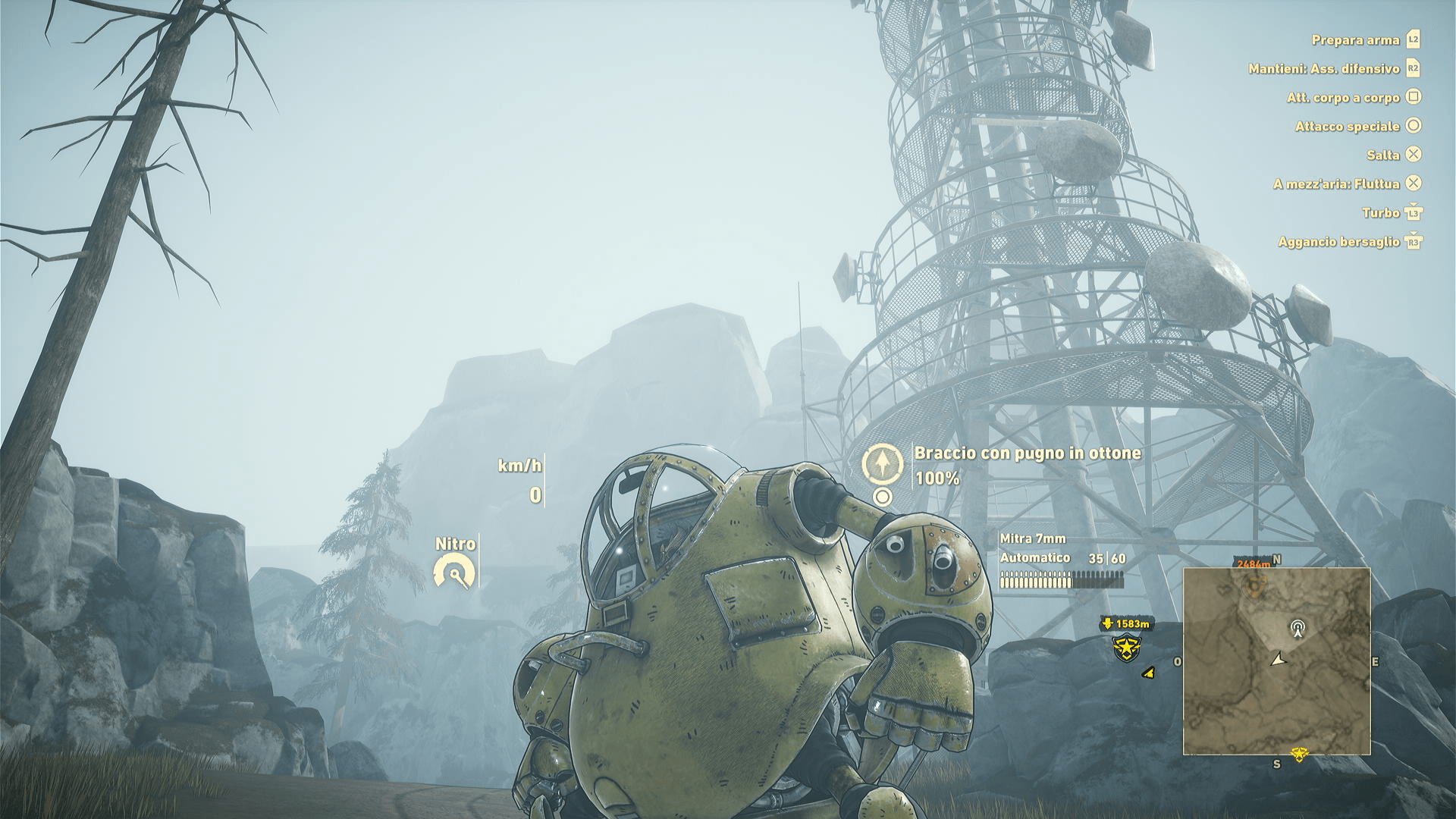Click the star badge objective marker at 1583m
1456x819 pixels.
tap(1126, 647)
